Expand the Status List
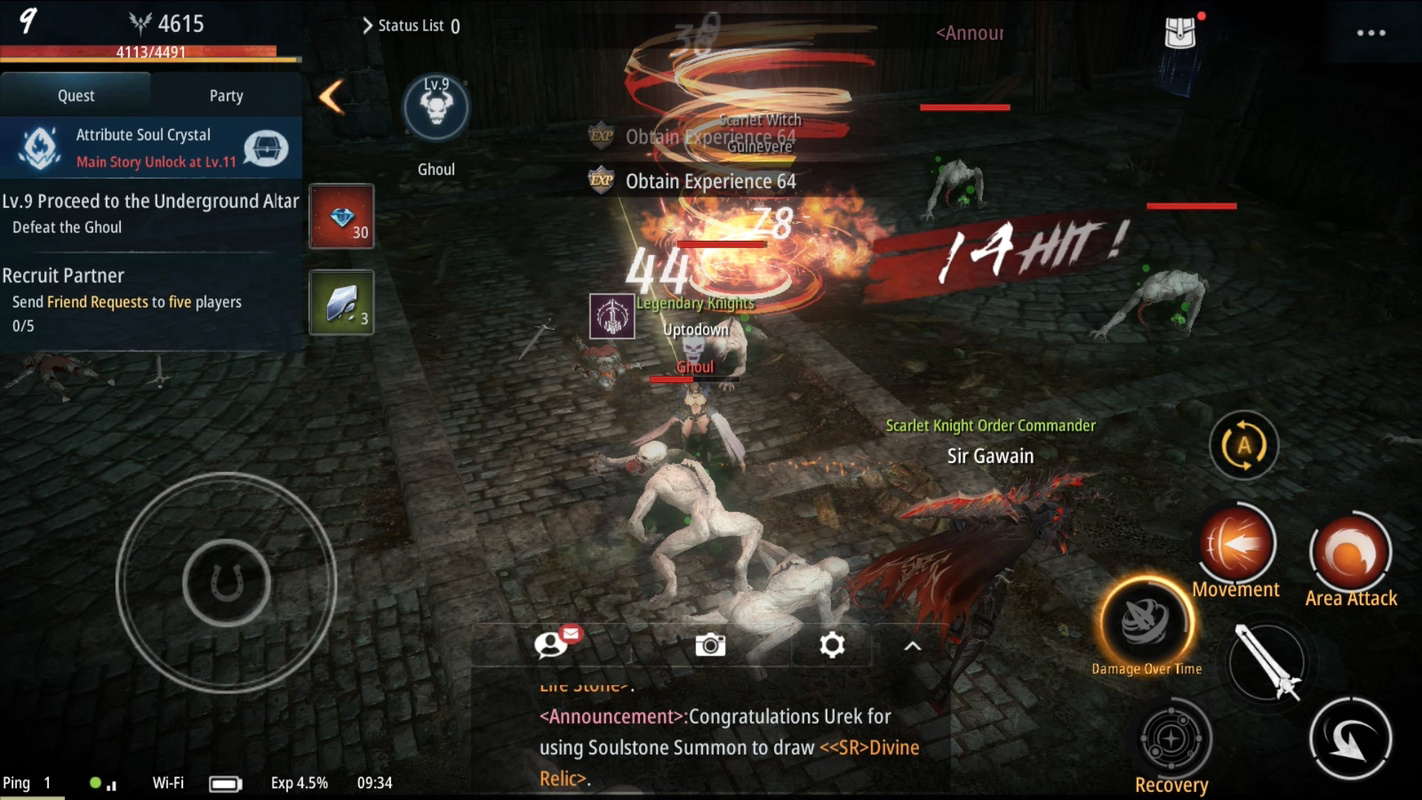The height and width of the screenshot is (800, 1422). (x=410, y=26)
